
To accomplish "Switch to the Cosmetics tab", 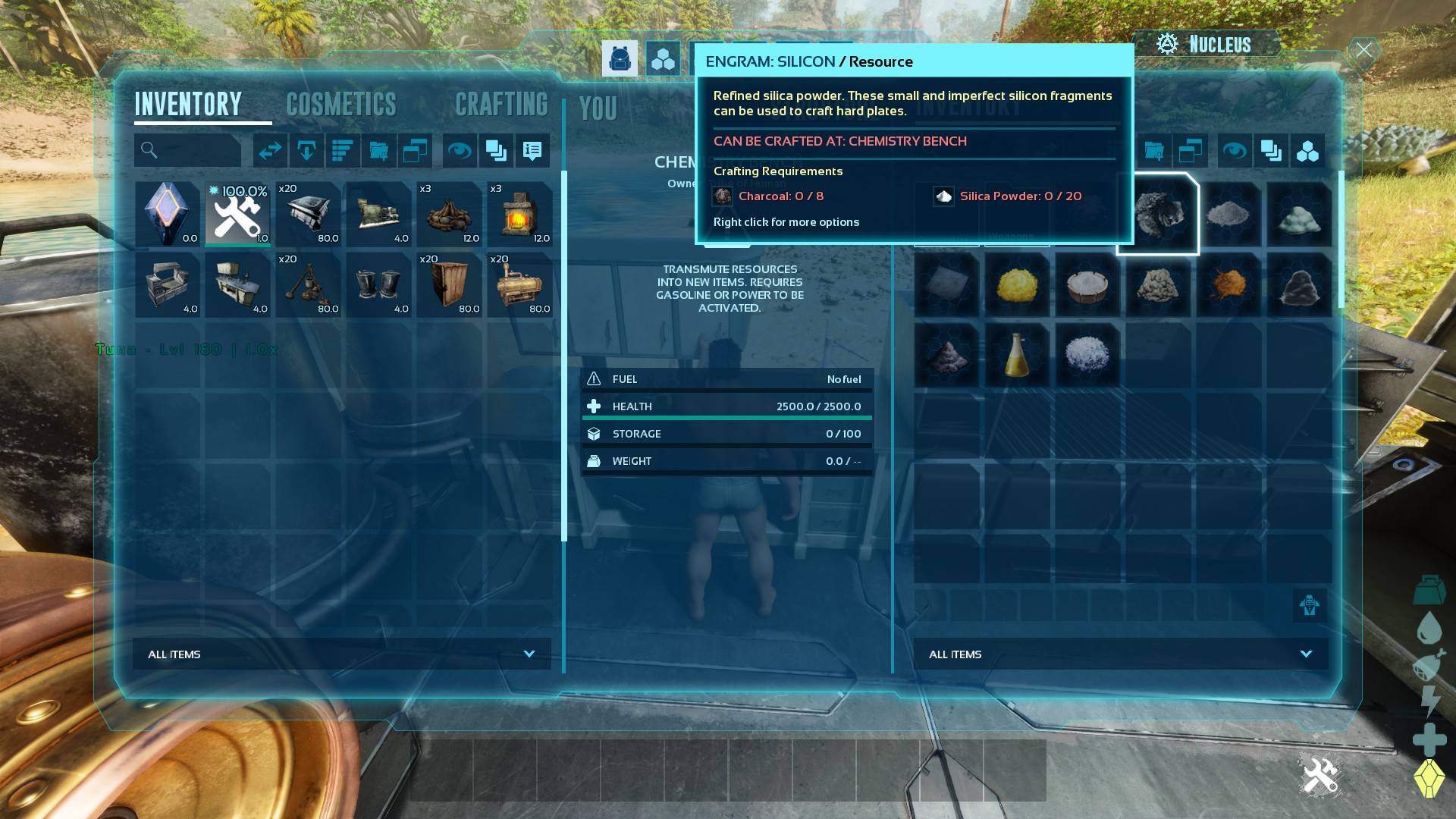I will click(341, 105).
